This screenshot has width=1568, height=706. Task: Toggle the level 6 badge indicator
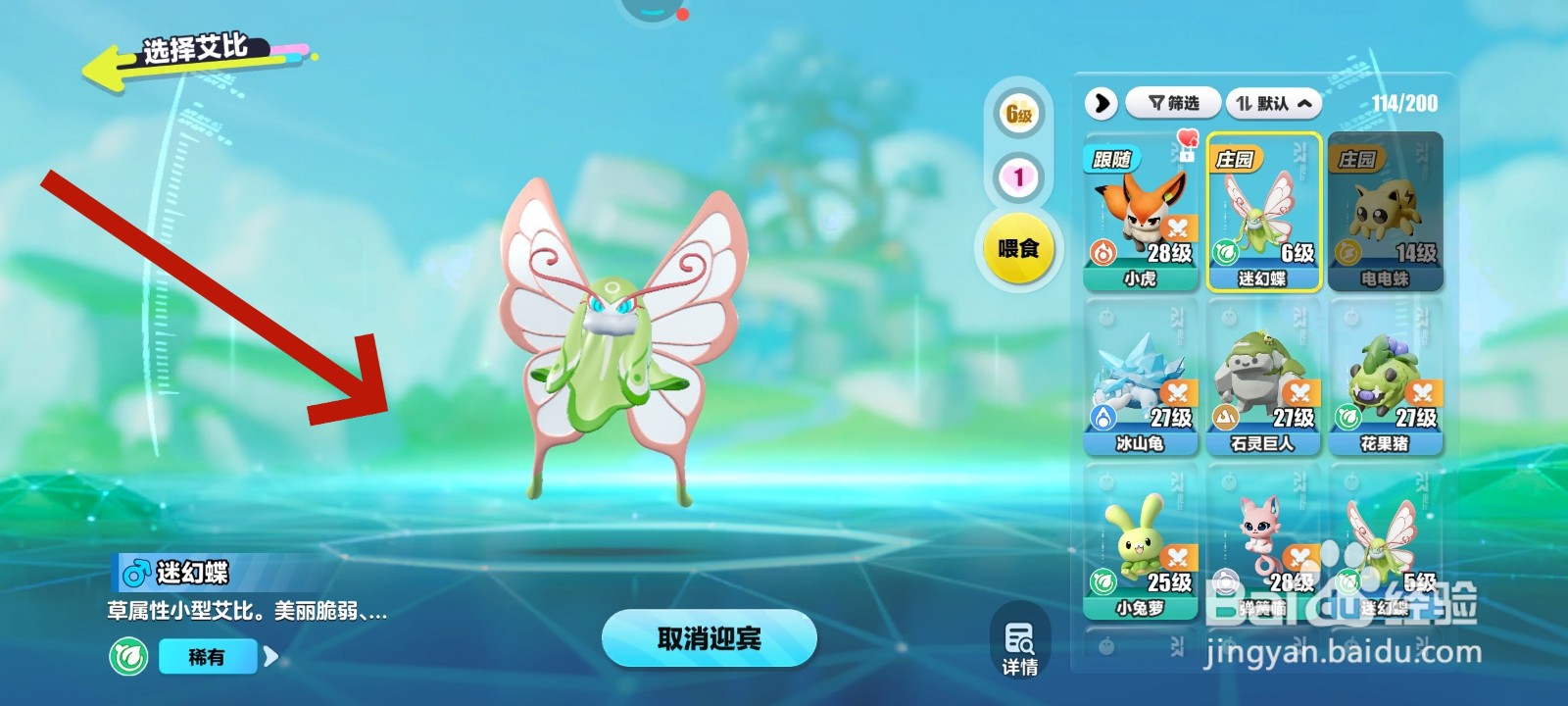[x=1019, y=112]
